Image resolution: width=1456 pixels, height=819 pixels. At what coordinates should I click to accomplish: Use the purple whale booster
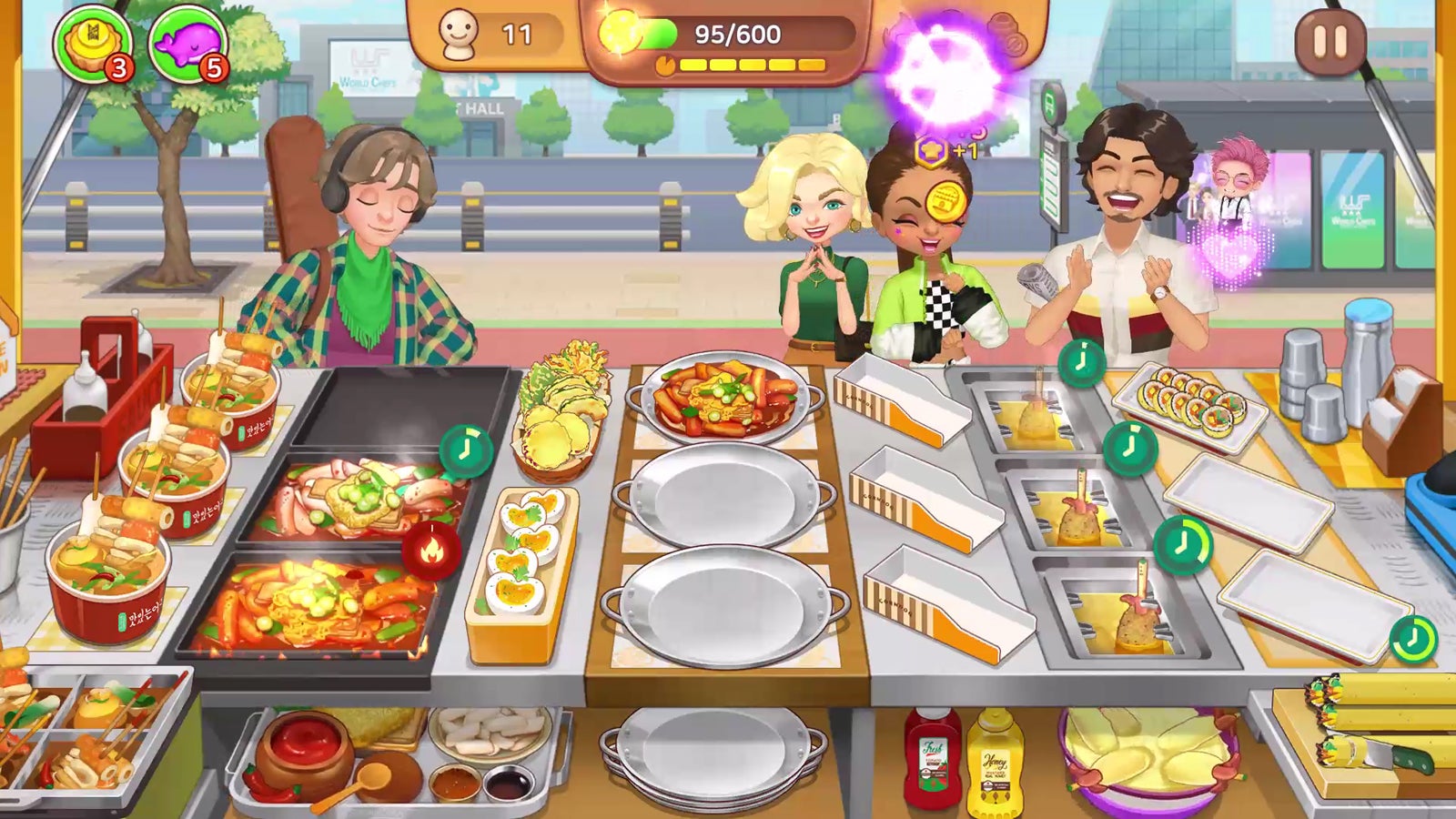187,43
